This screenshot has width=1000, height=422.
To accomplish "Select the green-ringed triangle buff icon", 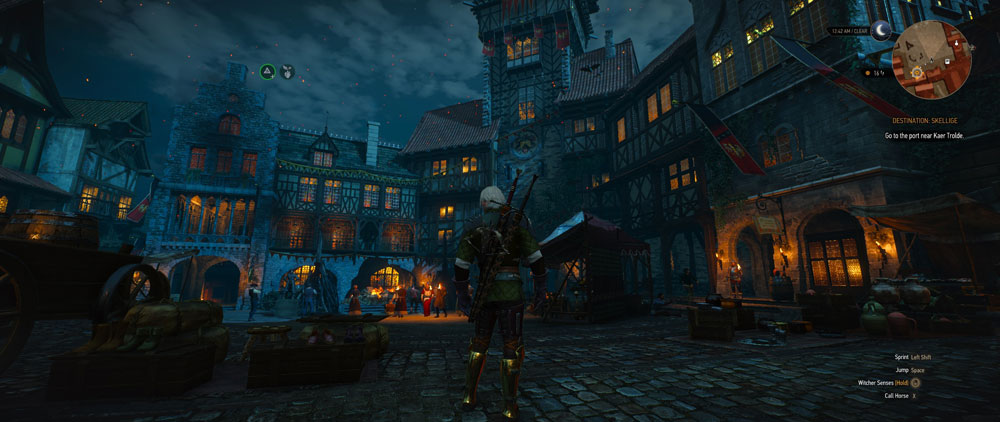I will tap(268, 71).
